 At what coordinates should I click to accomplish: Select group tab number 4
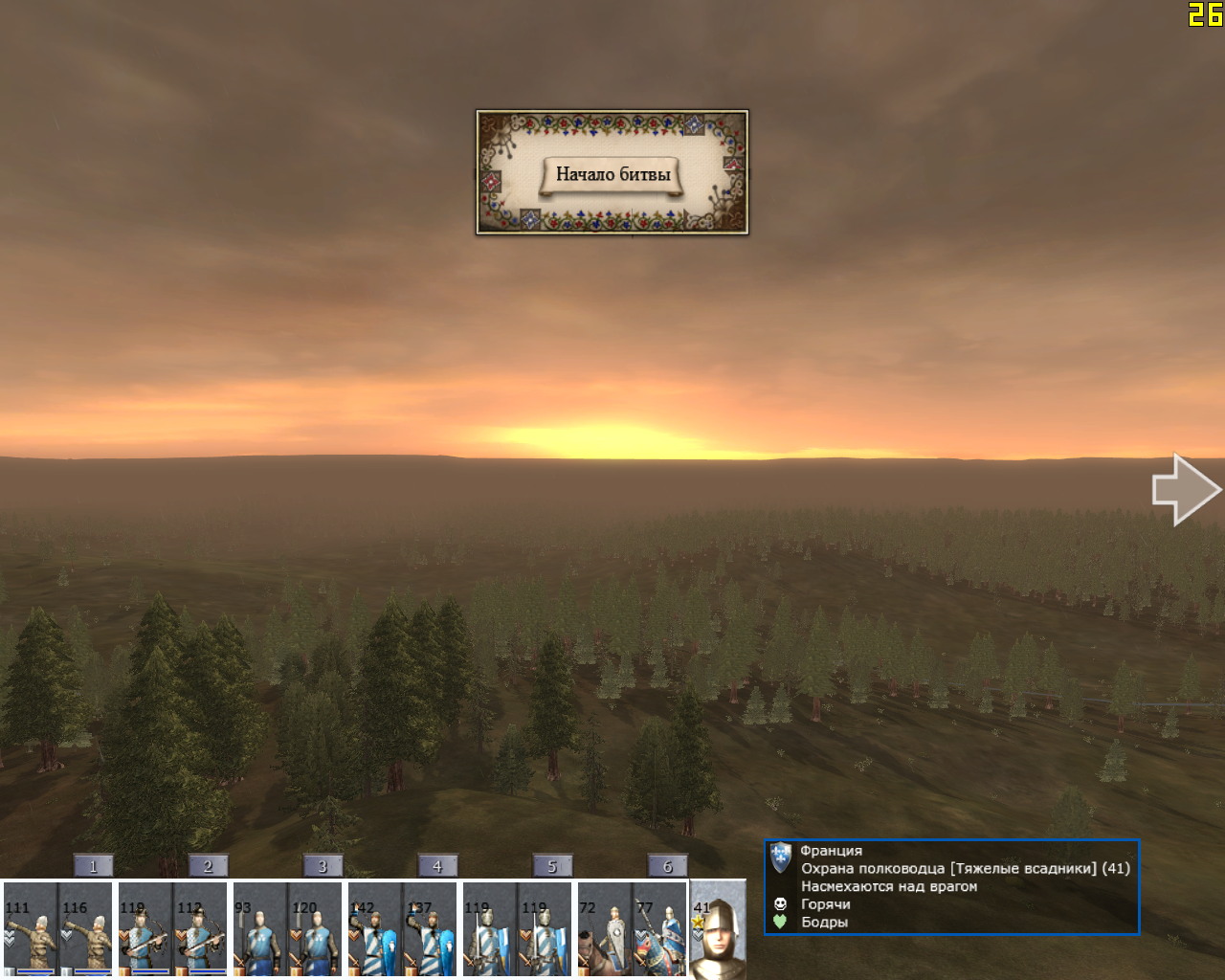click(437, 866)
